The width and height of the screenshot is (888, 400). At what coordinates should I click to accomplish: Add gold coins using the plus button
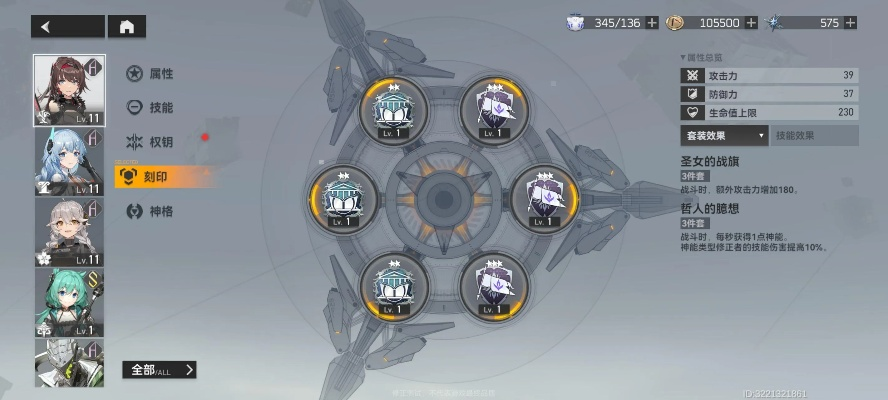pos(751,22)
